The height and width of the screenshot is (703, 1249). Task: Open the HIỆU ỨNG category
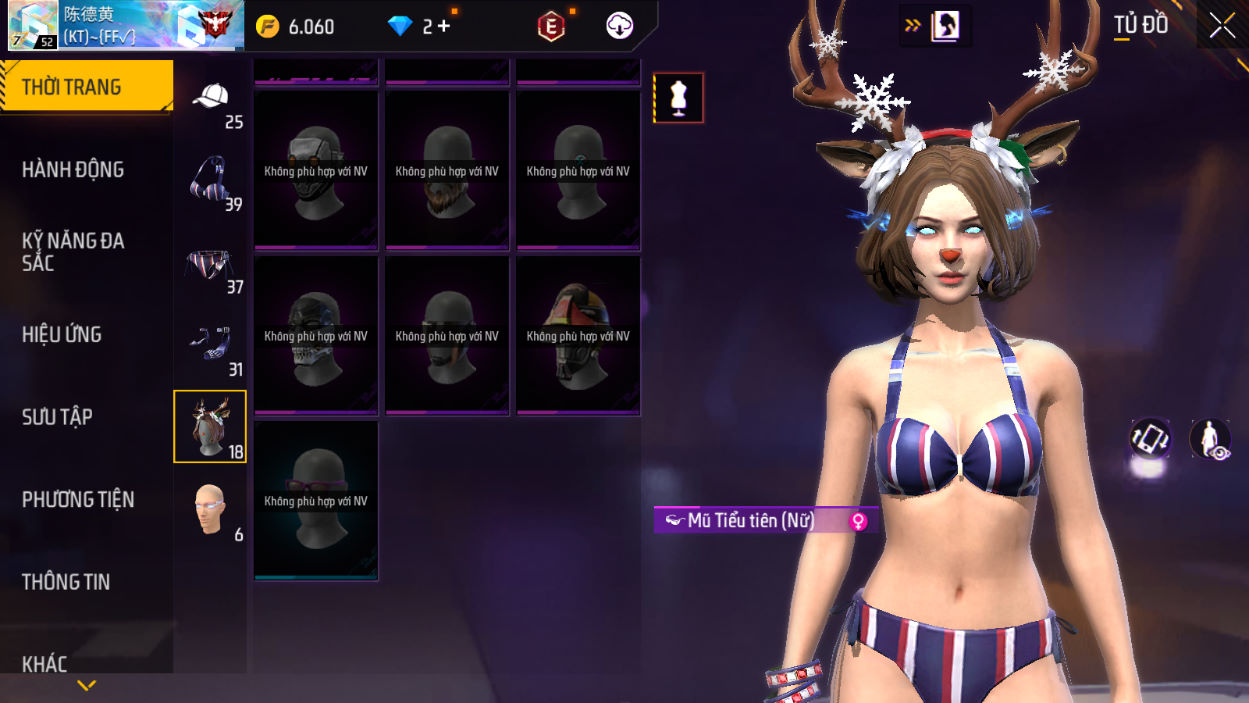click(62, 335)
